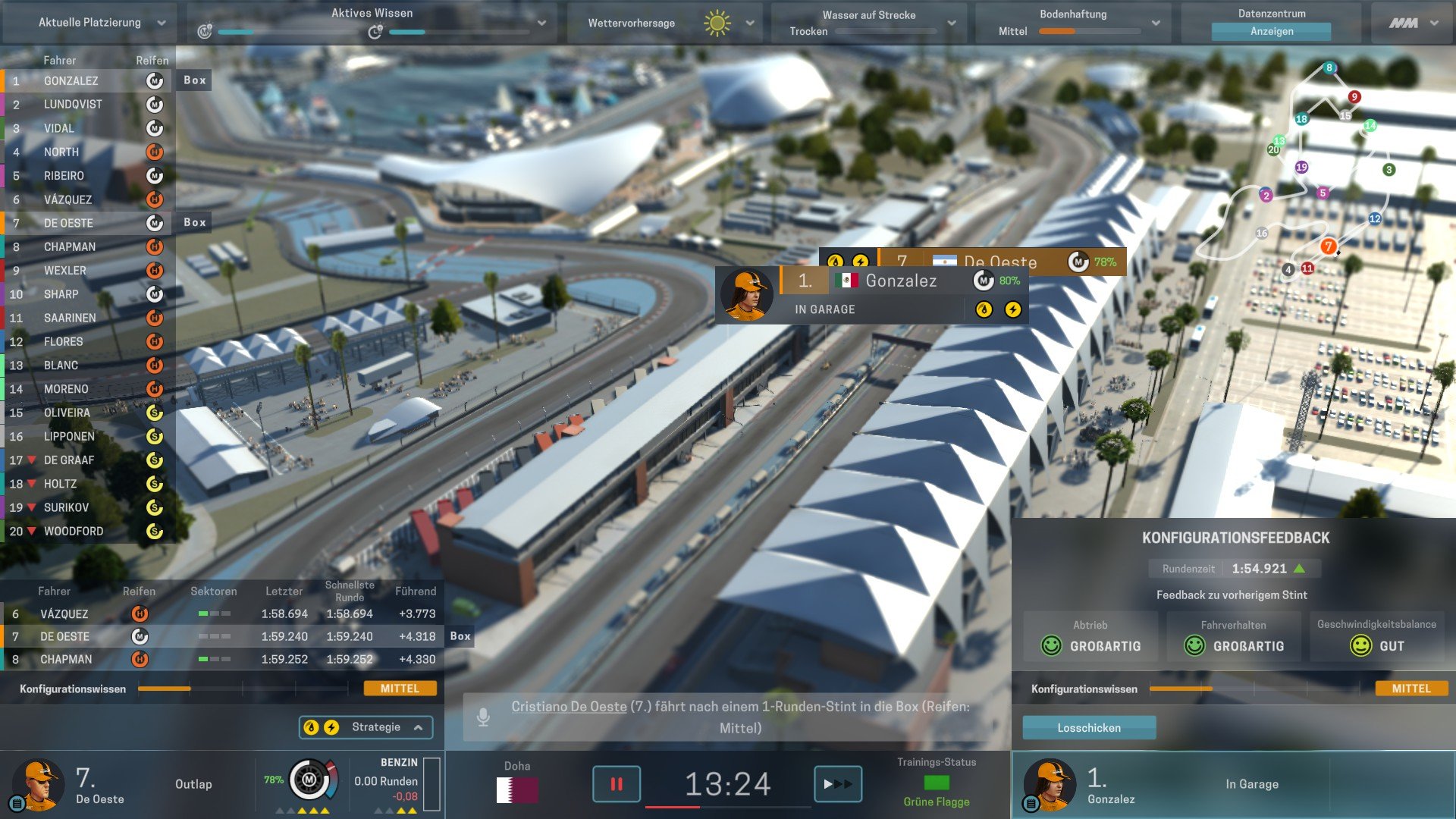Select Lundqvist in the standings list
Image resolution: width=1456 pixels, height=819 pixels.
(73, 105)
